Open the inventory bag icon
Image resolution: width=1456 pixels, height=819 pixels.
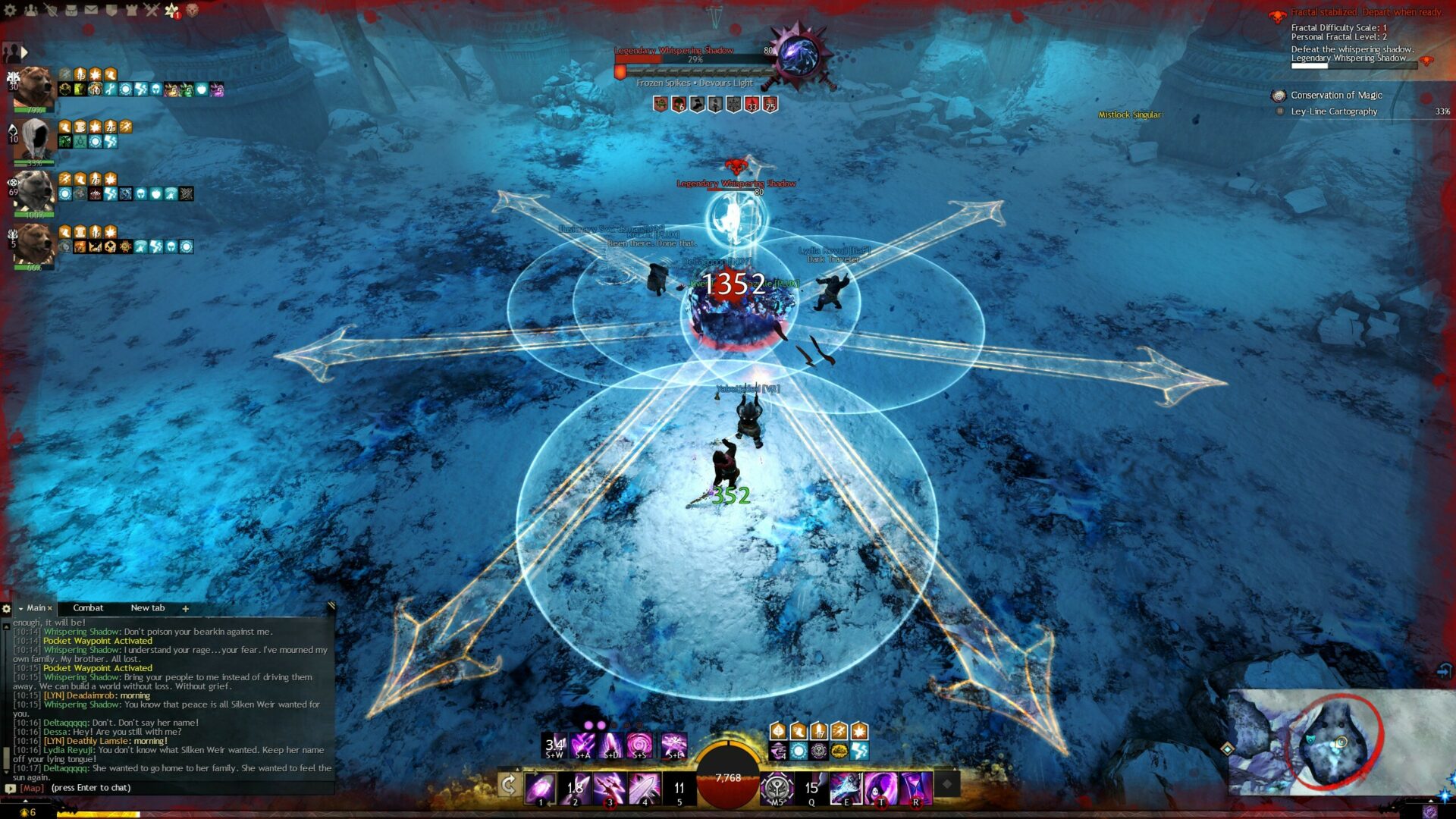click(71, 10)
